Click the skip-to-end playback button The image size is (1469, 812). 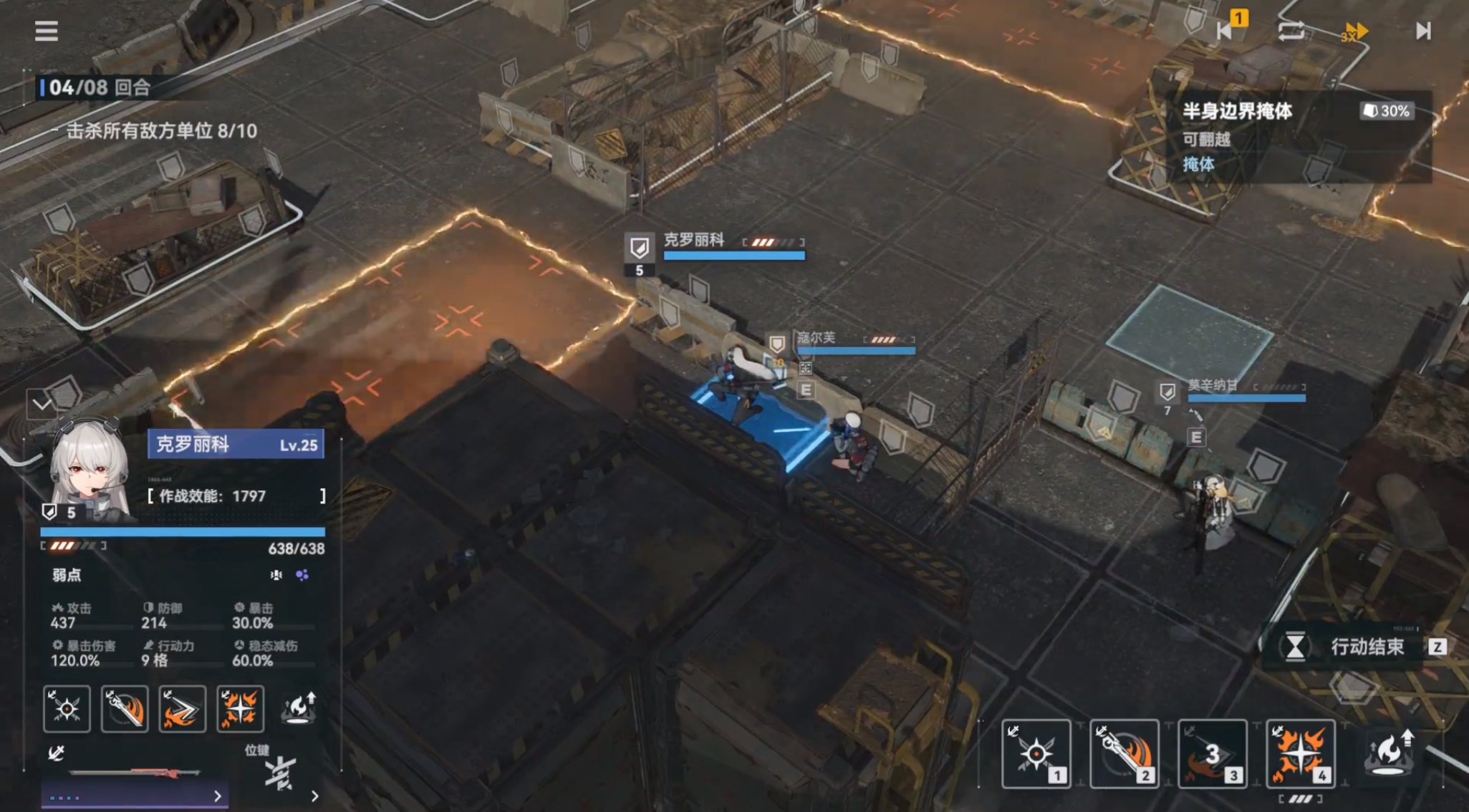(x=1422, y=31)
